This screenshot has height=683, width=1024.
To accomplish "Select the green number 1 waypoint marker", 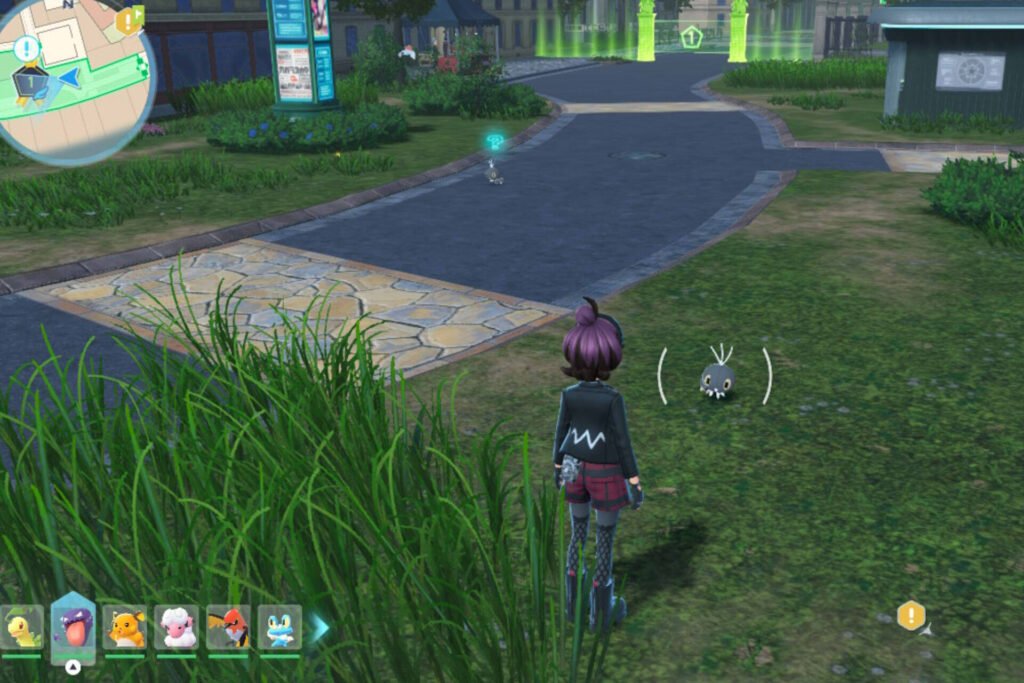I will 691,38.
